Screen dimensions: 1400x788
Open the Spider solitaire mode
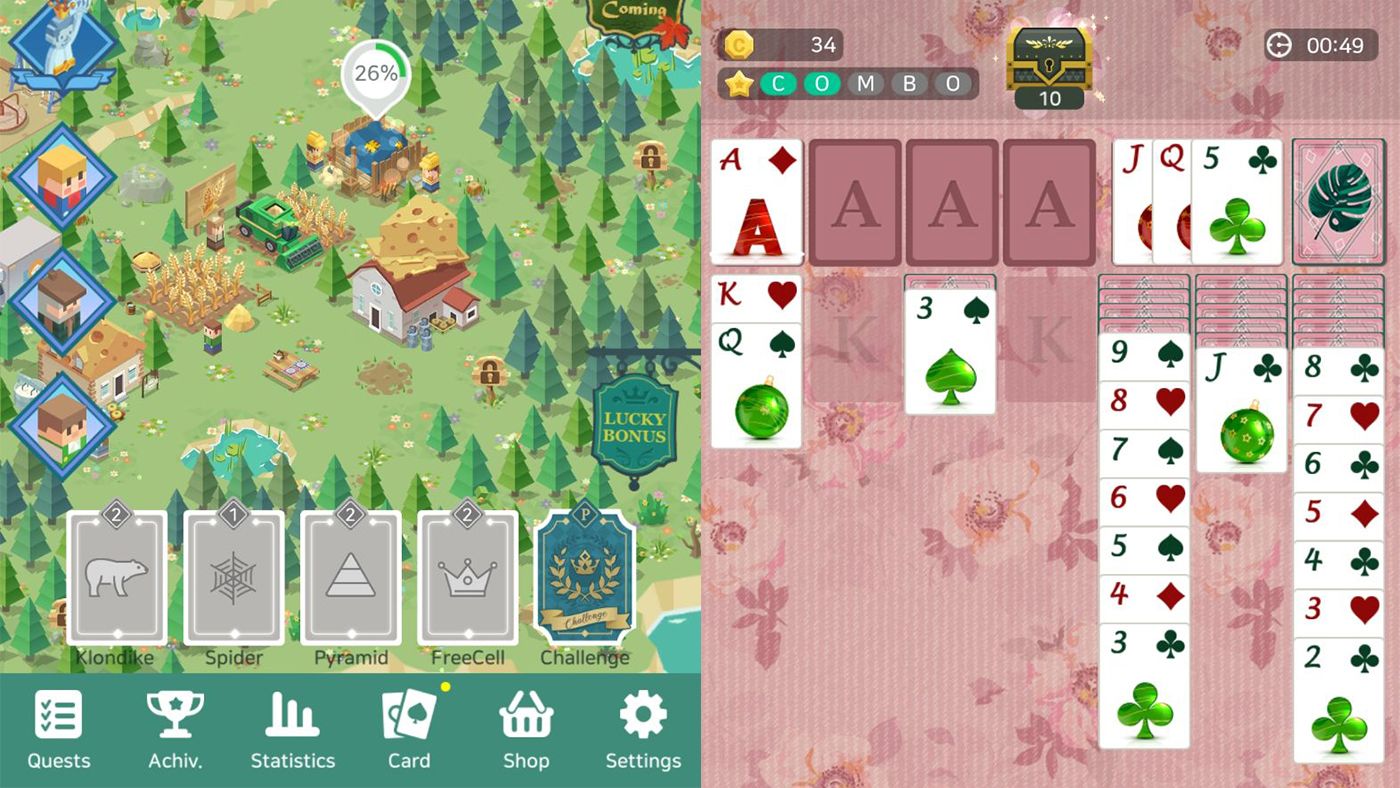[x=234, y=580]
